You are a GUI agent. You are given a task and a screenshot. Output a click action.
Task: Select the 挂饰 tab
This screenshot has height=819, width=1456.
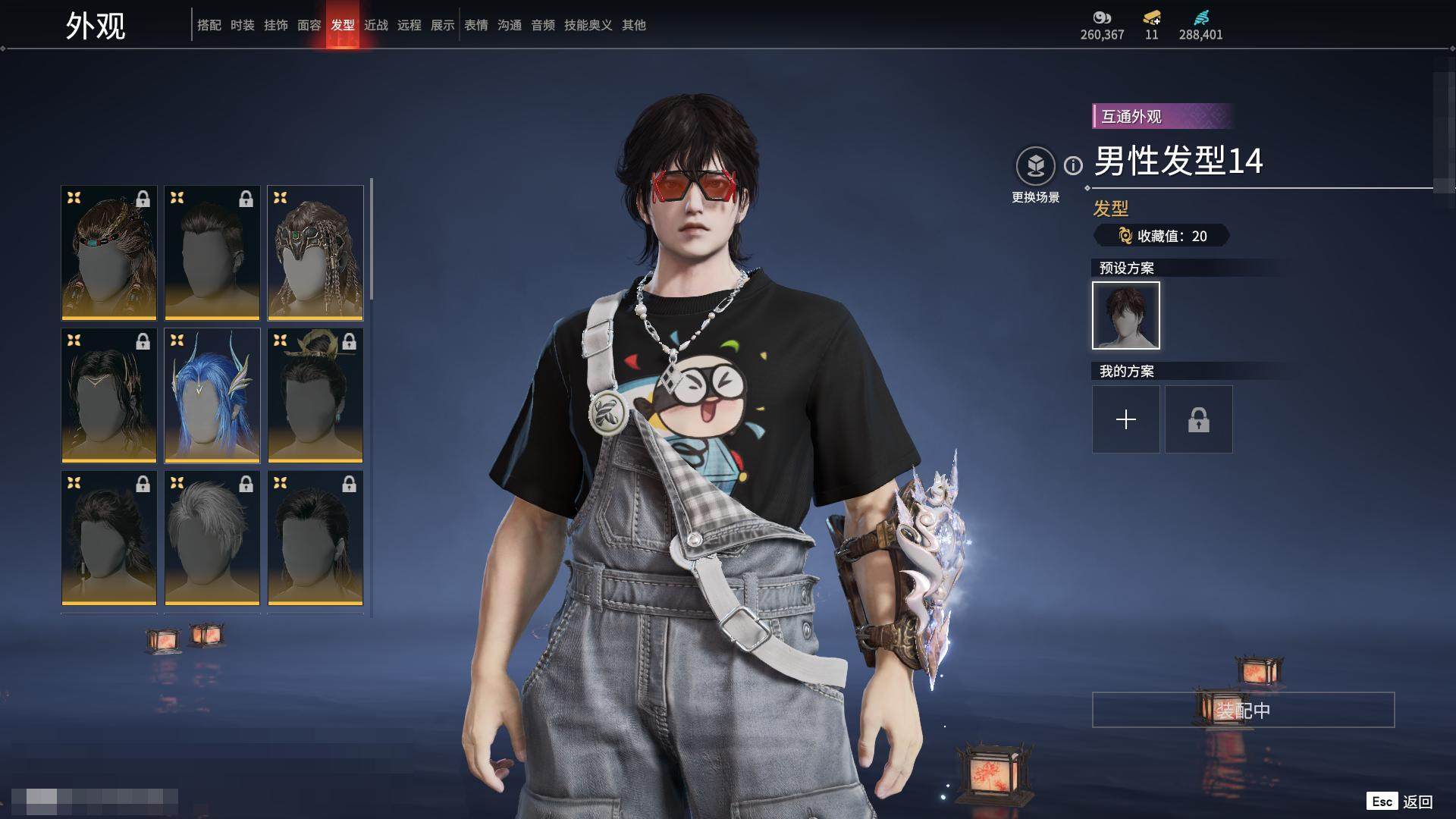tap(275, 25)
